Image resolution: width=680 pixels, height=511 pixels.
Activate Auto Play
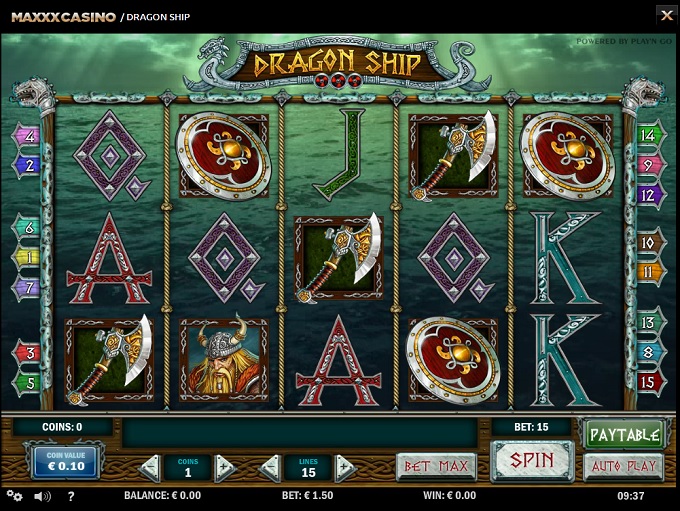tap(624, 466)
